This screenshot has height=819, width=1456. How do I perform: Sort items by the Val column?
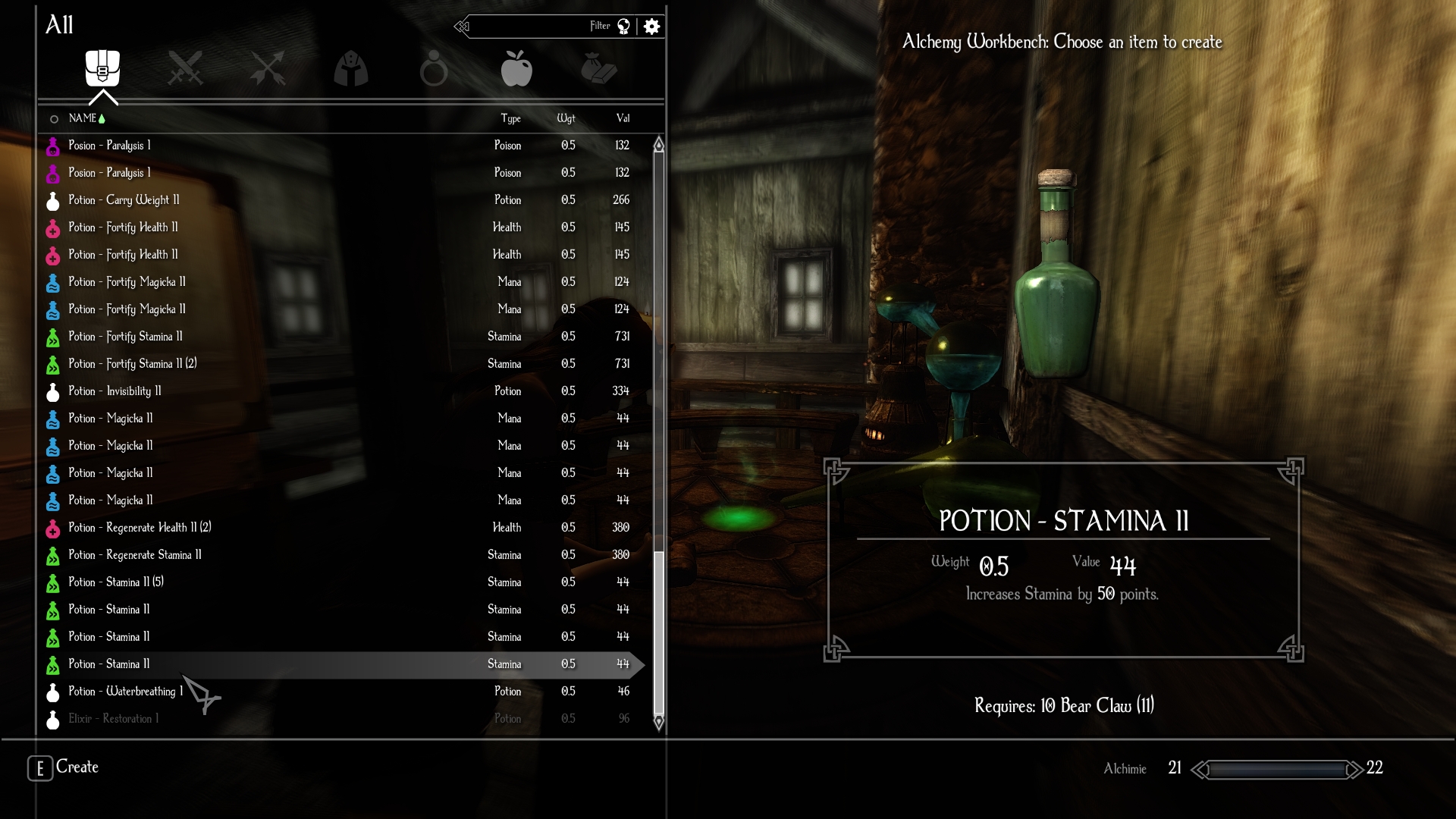(623, 118)
